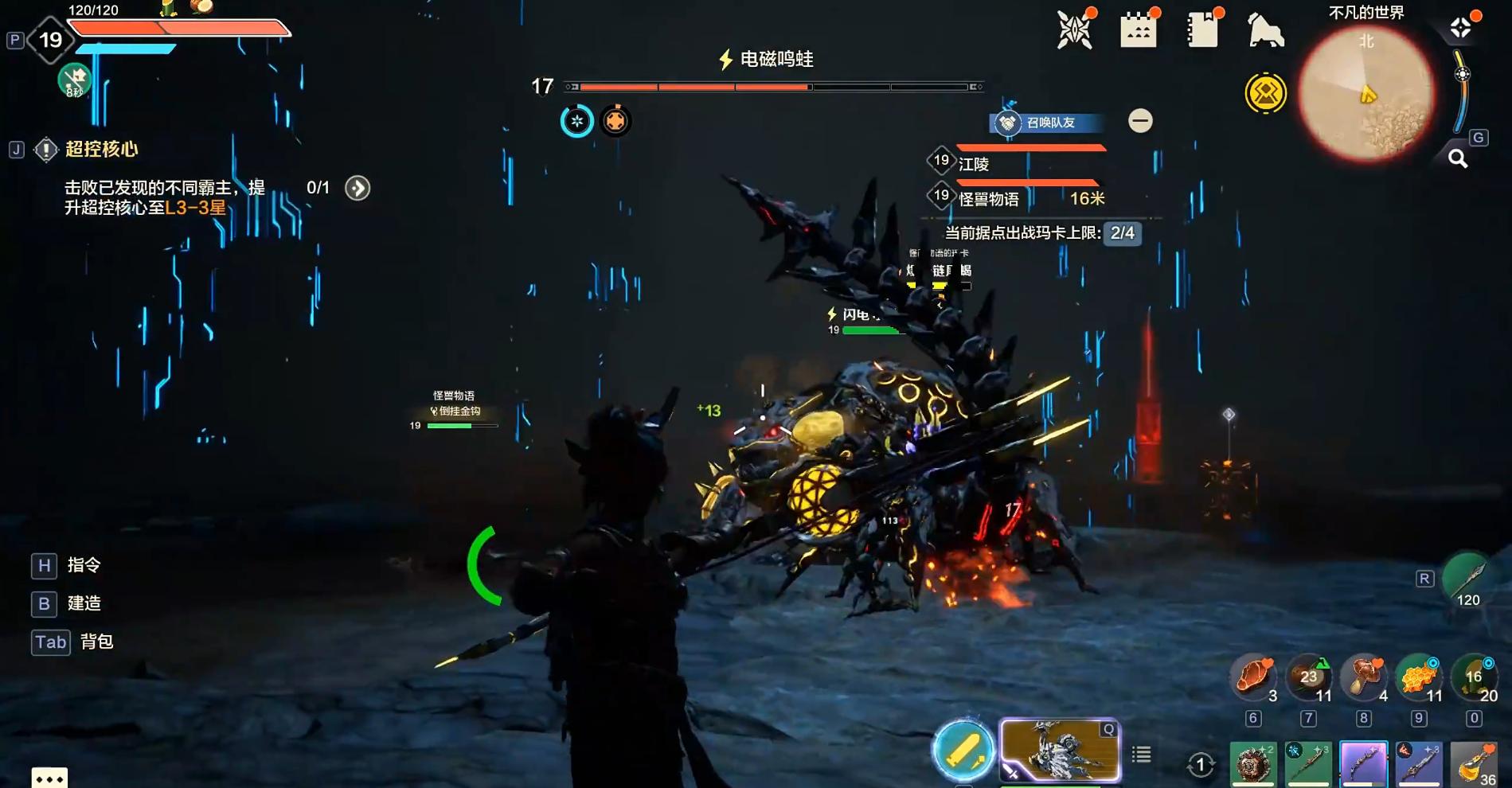Select the honeycomb item slot

click(x=1418, y=677)
